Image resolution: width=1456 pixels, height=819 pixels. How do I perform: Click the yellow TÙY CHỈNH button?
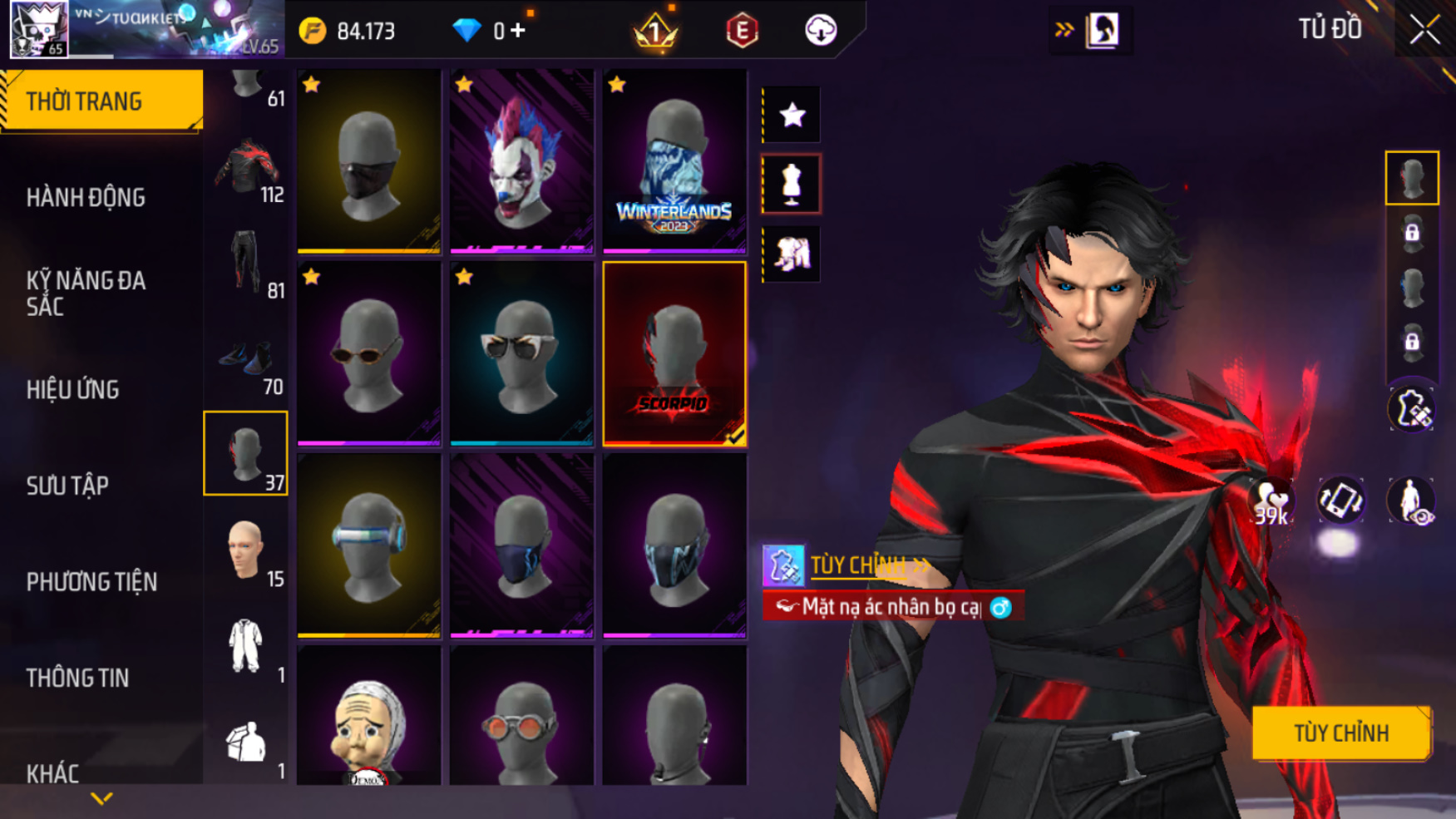(1340, 733)
